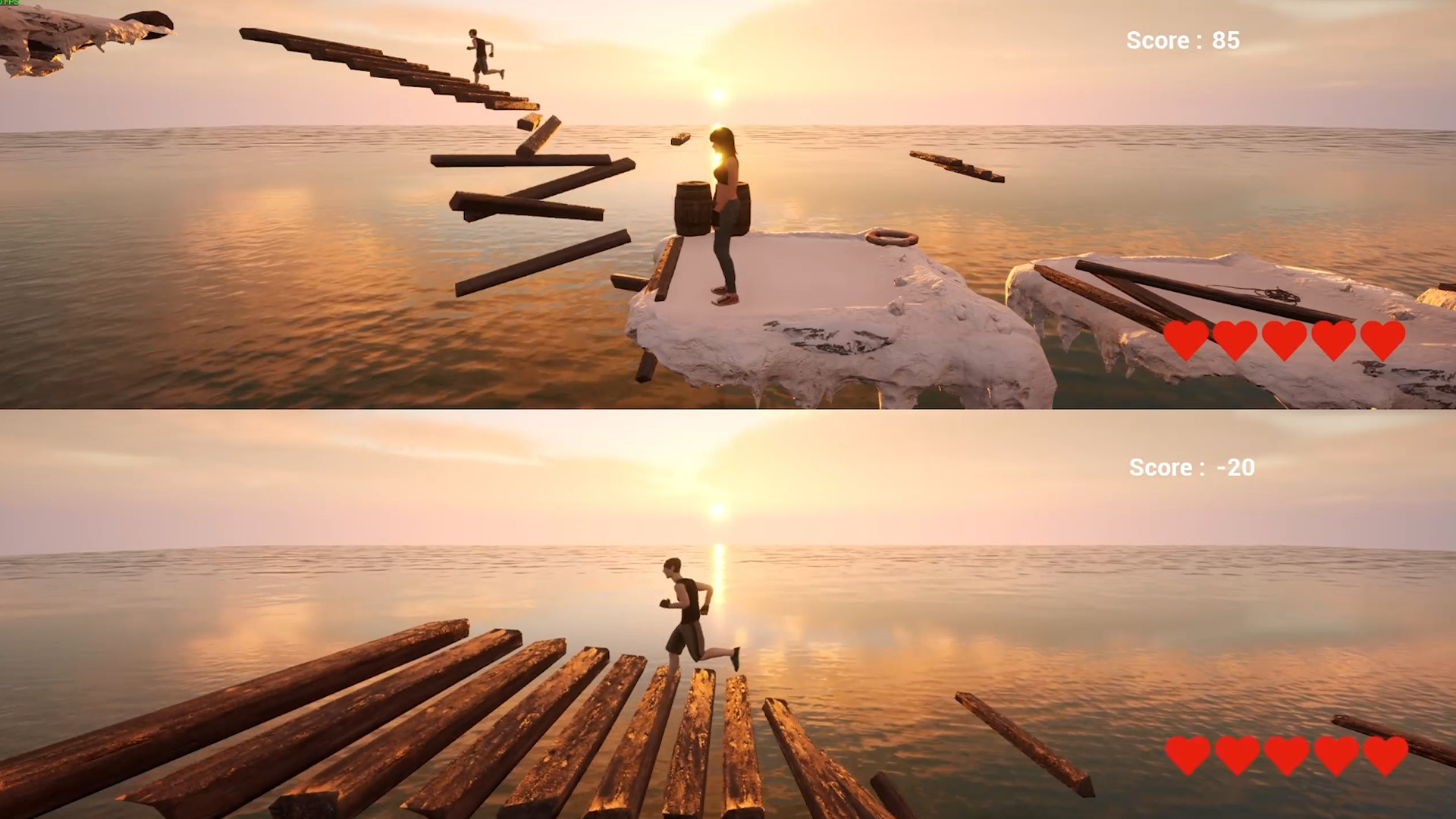The image size is (1456, 819).
Task: Click the first heart in the top player's health bar
Action: (1187, 339)
